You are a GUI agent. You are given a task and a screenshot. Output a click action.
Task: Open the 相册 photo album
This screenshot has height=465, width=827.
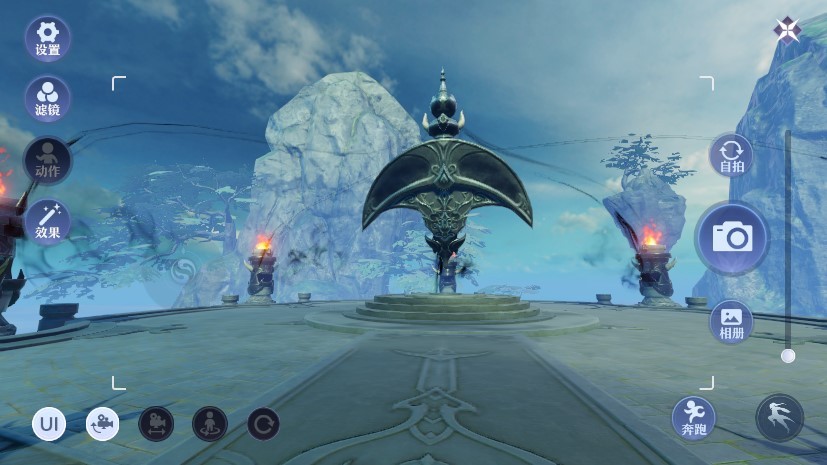coord(731,322)
